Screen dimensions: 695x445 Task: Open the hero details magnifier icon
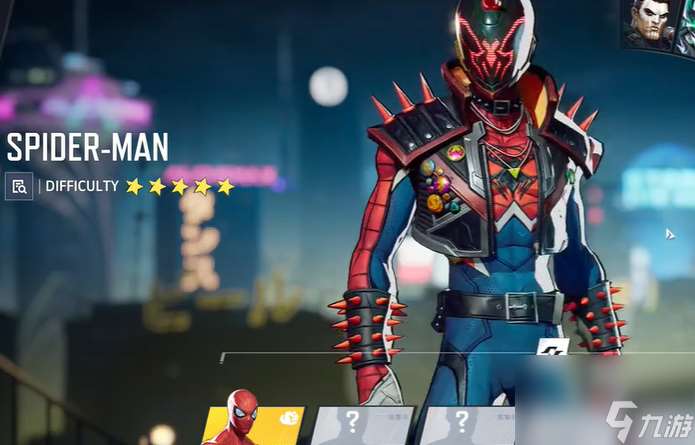coord(18,186)
